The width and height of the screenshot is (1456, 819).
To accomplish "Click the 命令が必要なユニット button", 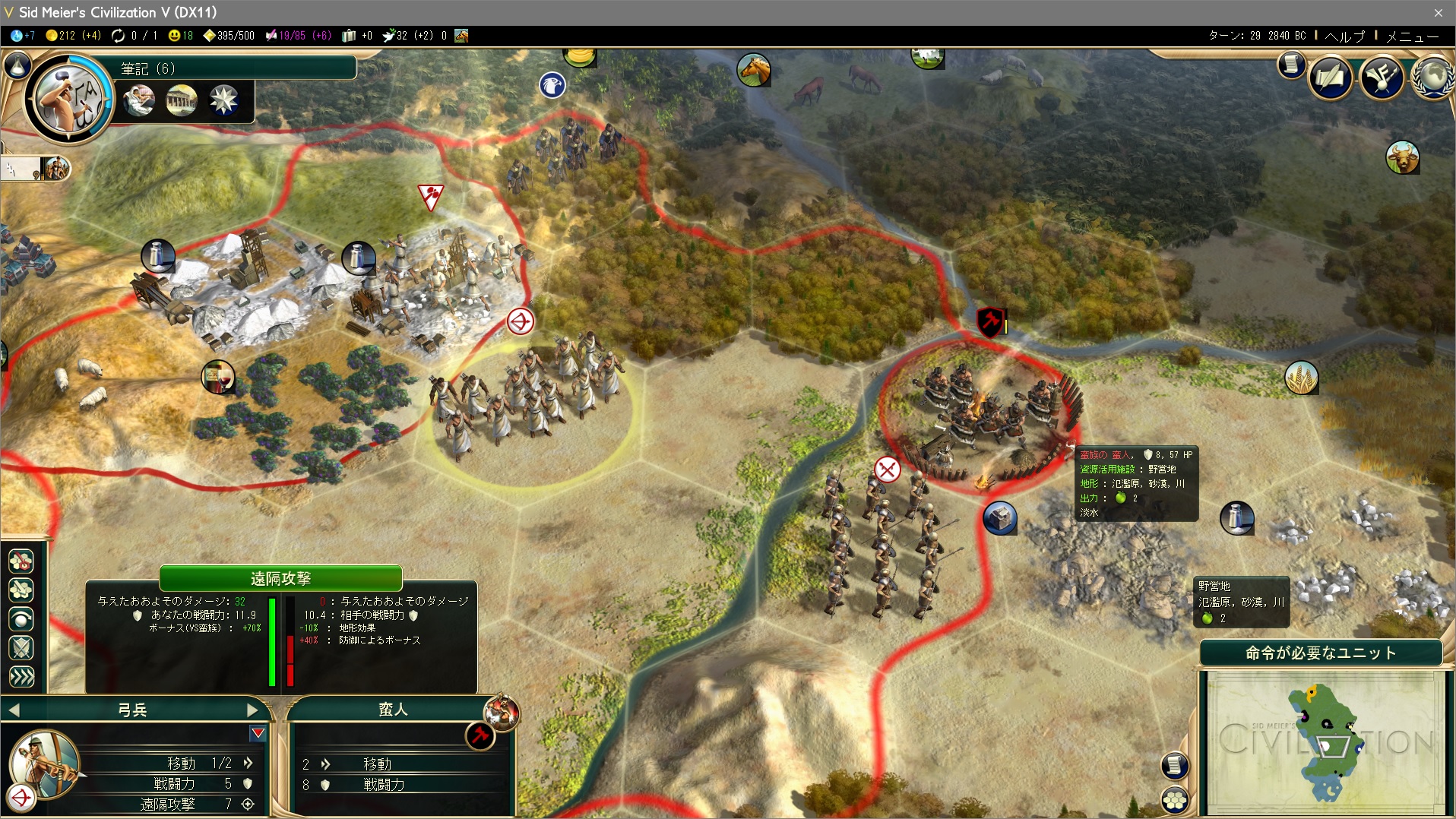I will [1321, 653].
